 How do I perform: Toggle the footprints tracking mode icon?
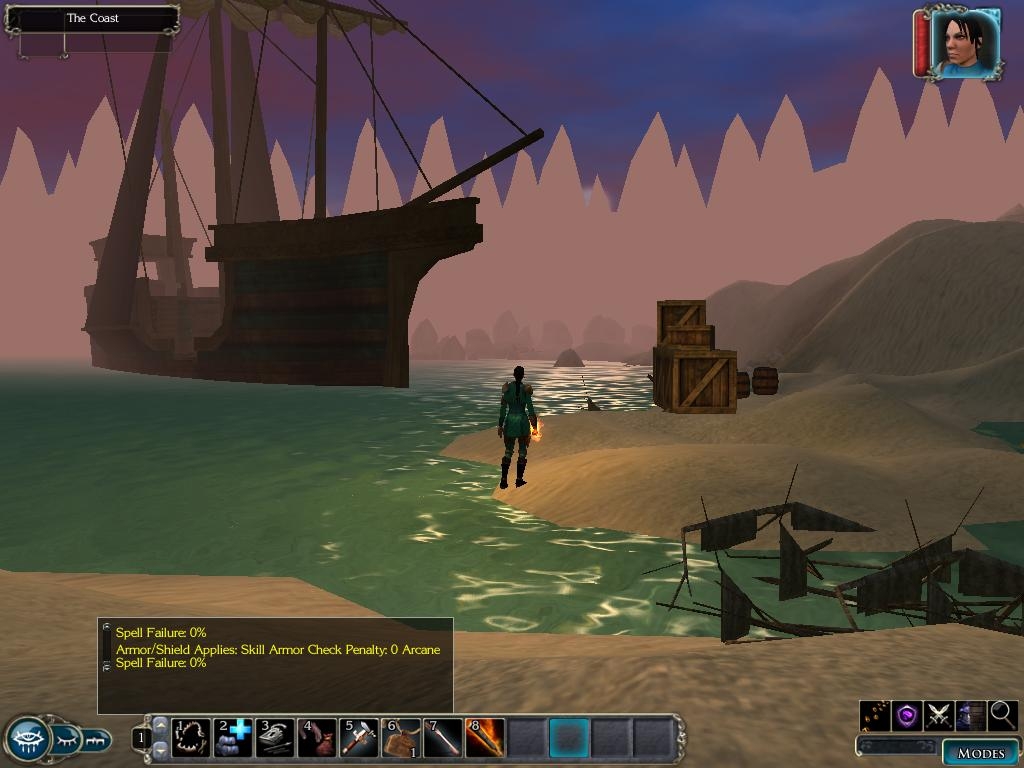pos(875,716)
